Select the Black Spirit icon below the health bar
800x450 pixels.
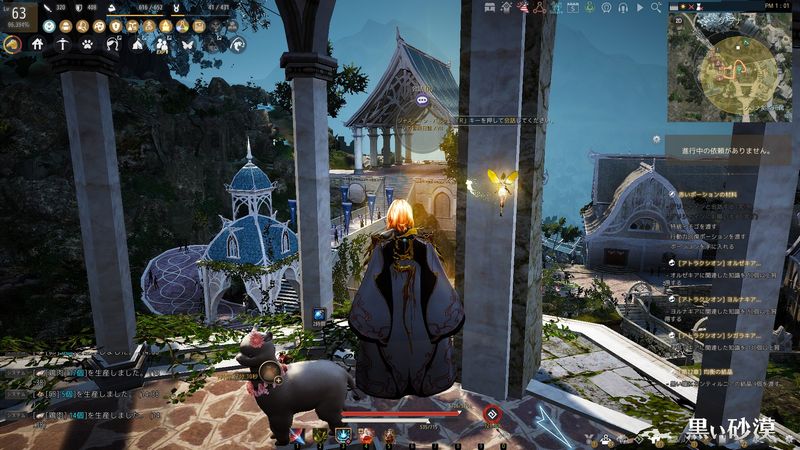pyautogui.click(x=491, y=414)
